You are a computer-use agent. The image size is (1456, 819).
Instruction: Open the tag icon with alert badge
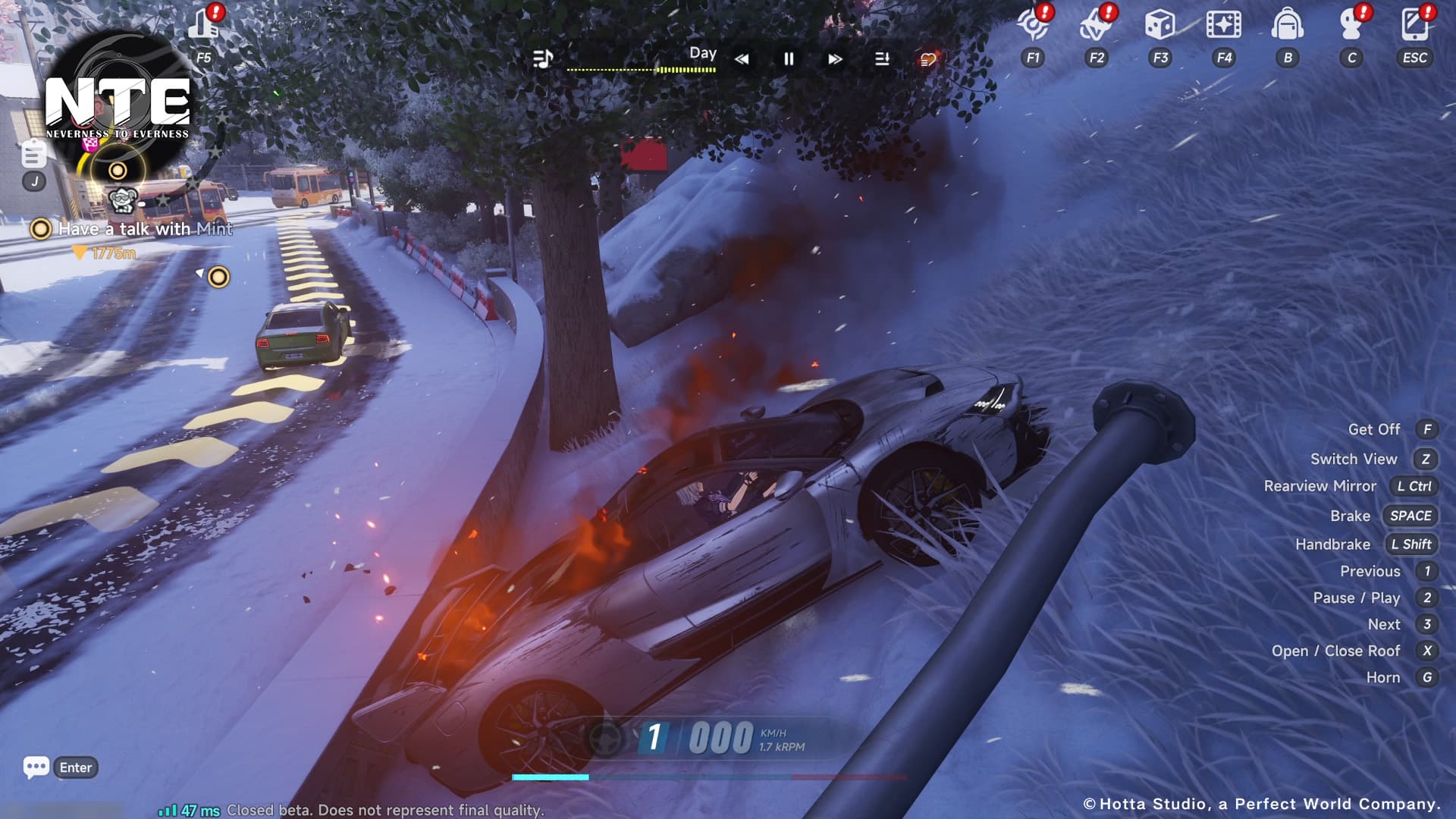[x=1095, y=26]
